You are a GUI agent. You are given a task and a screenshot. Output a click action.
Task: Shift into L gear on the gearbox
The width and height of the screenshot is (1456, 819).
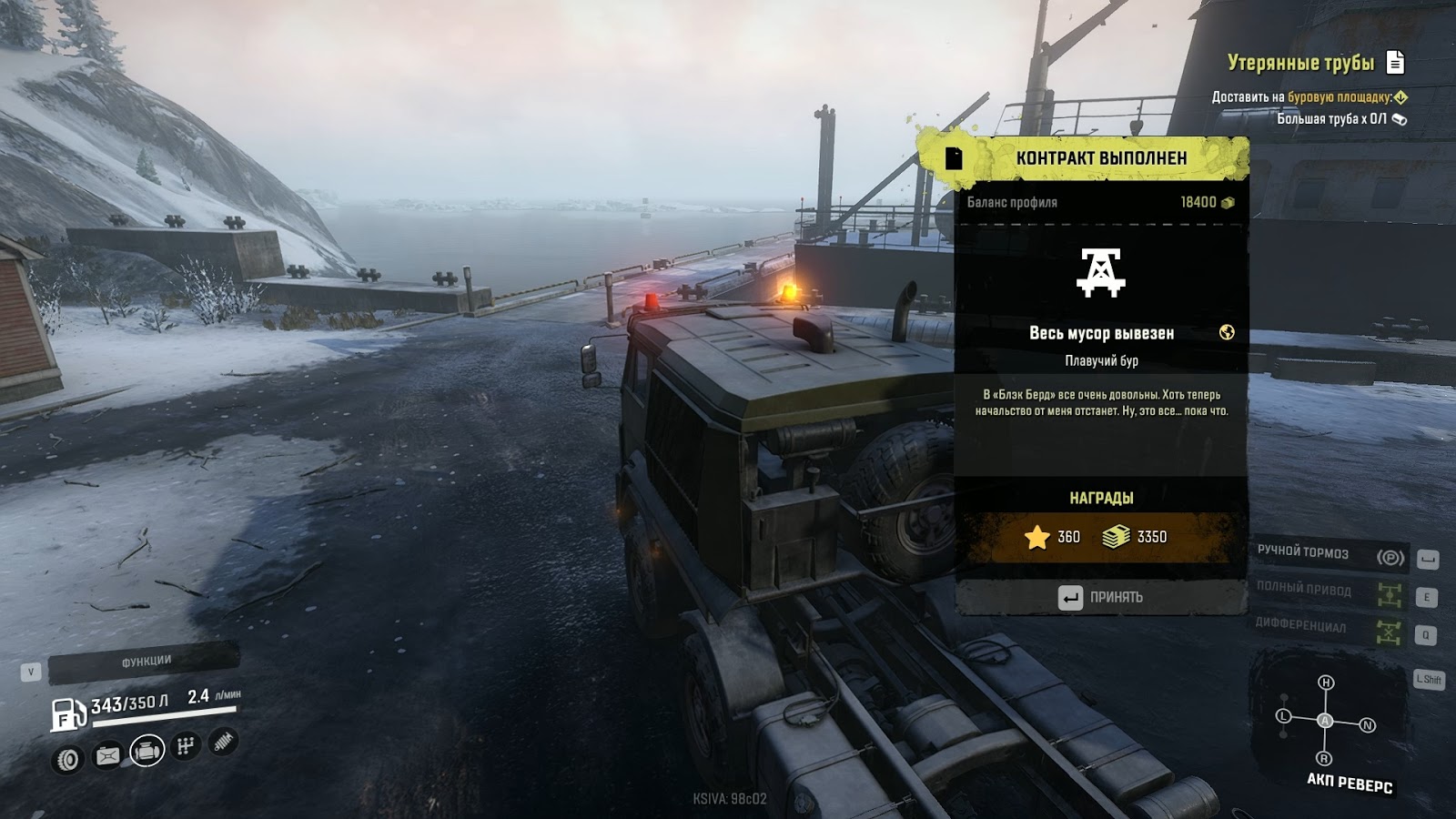click(1284, 716)
